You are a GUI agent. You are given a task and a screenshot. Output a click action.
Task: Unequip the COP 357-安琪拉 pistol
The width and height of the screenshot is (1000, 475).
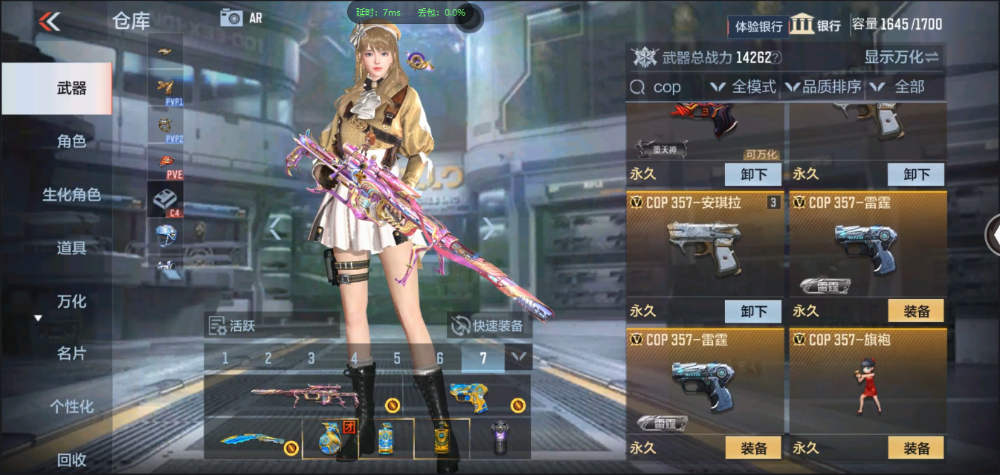pyautogui.click(x=753, y=311)
